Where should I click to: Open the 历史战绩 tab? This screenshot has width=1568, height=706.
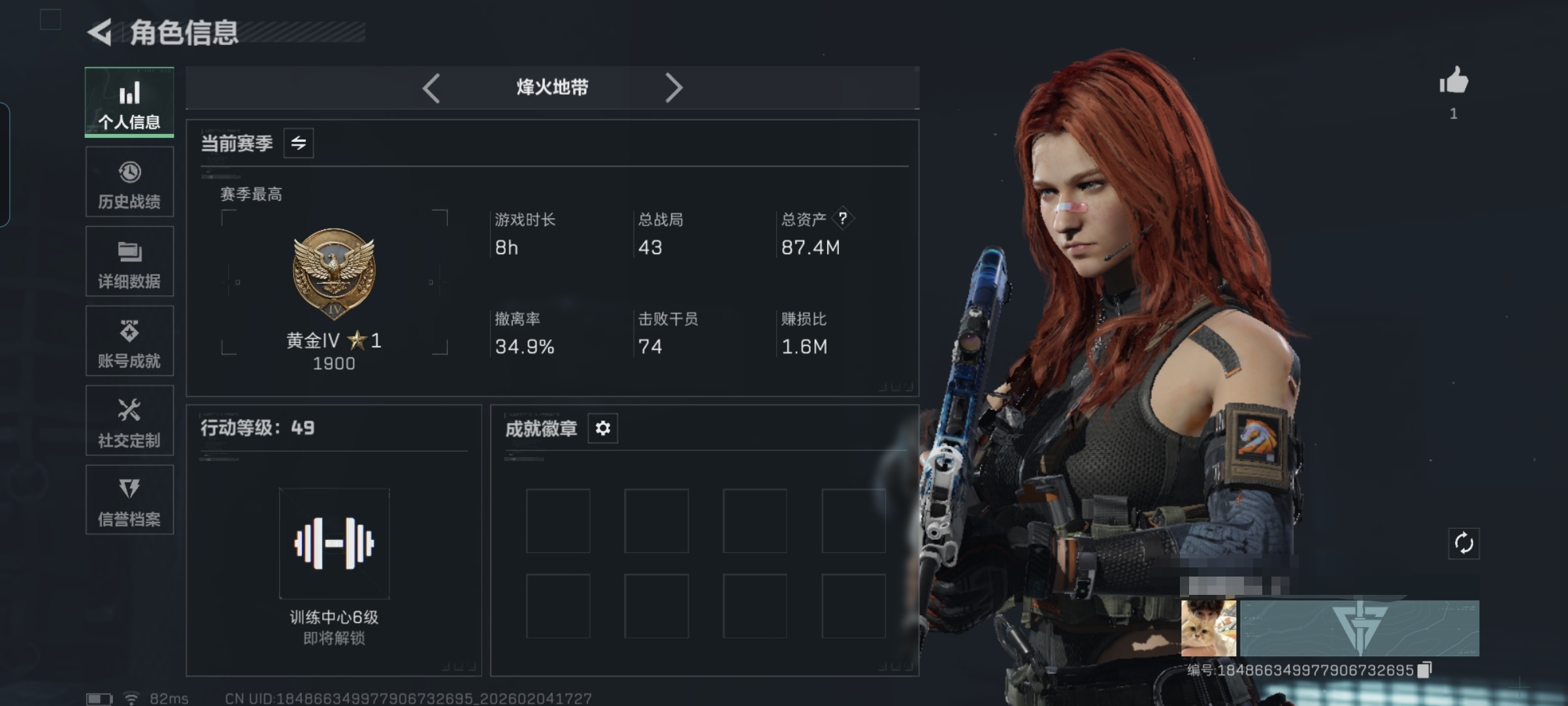(129, 182)
